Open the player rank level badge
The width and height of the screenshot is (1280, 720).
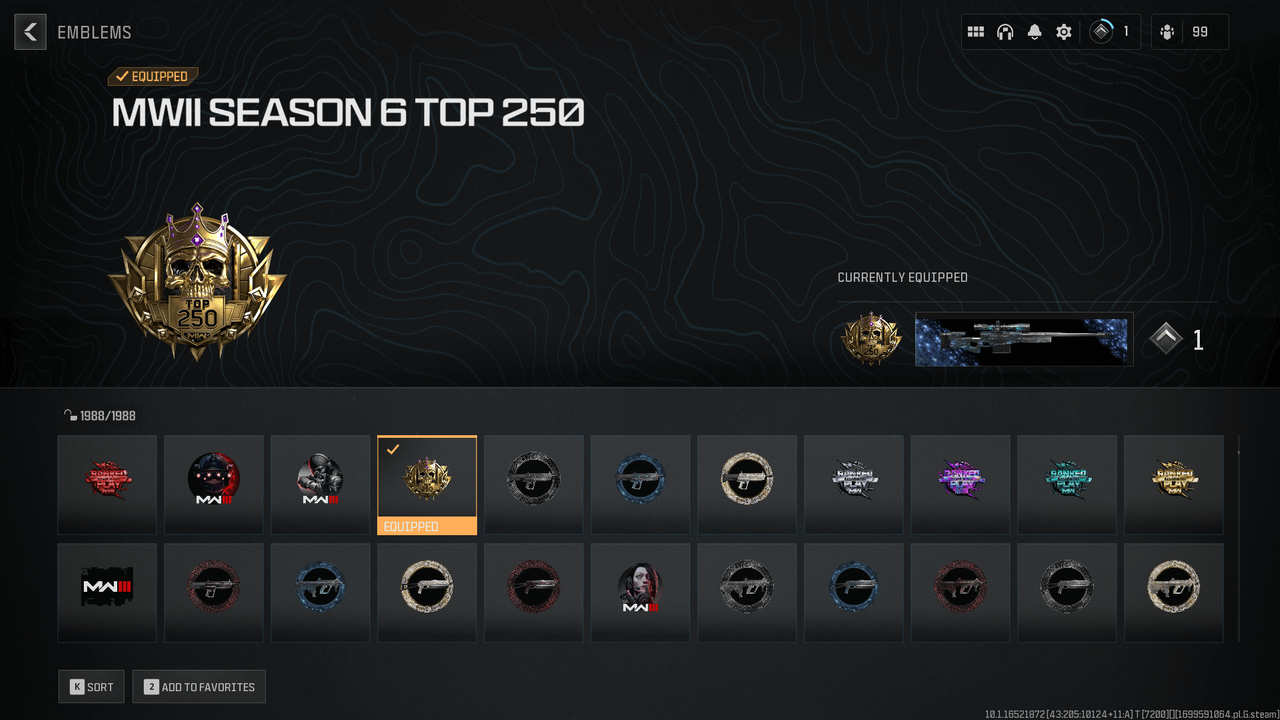coord(1112,32)
